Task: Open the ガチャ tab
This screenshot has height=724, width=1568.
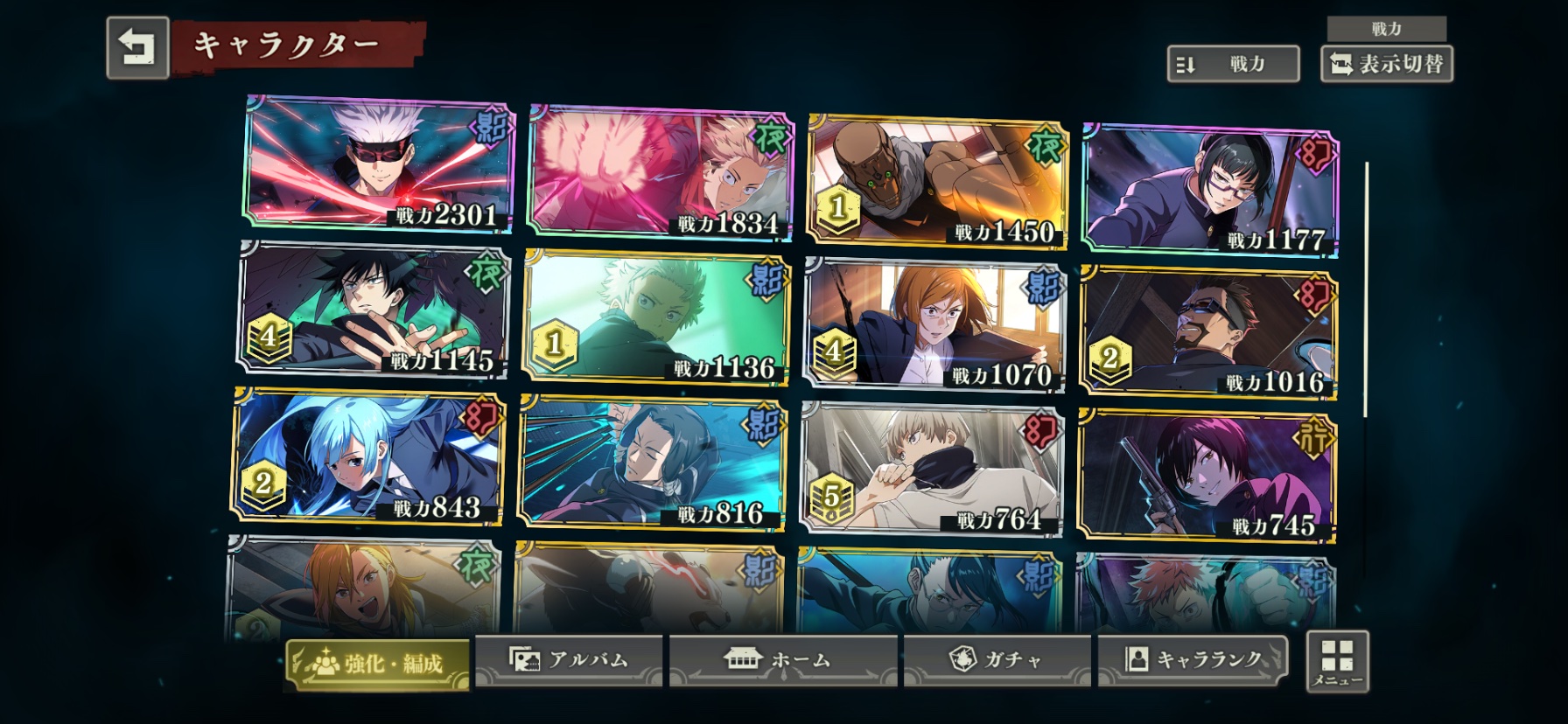Action: (x=997, y=660)
